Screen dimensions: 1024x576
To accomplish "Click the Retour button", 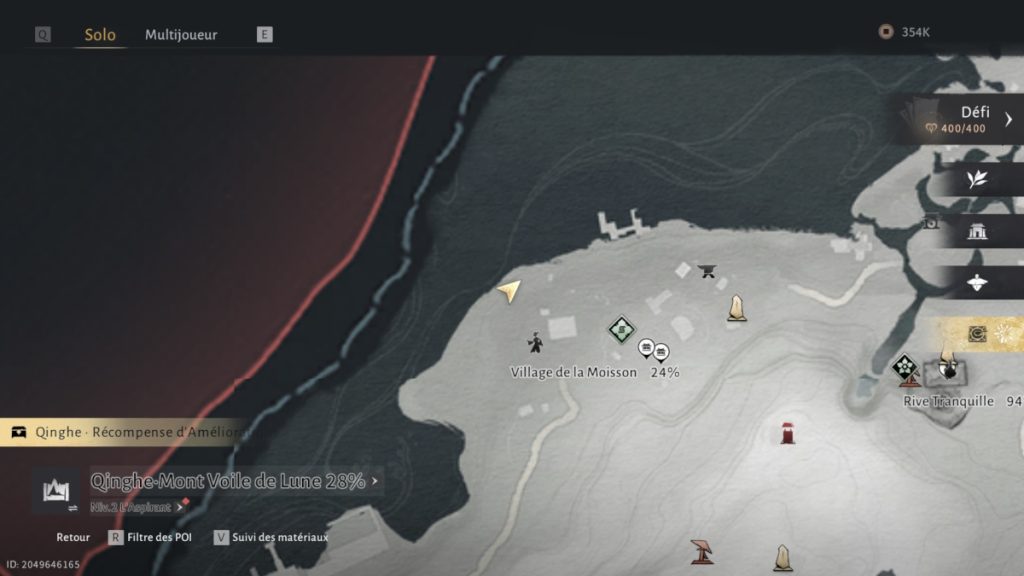I will coord(73,537).
